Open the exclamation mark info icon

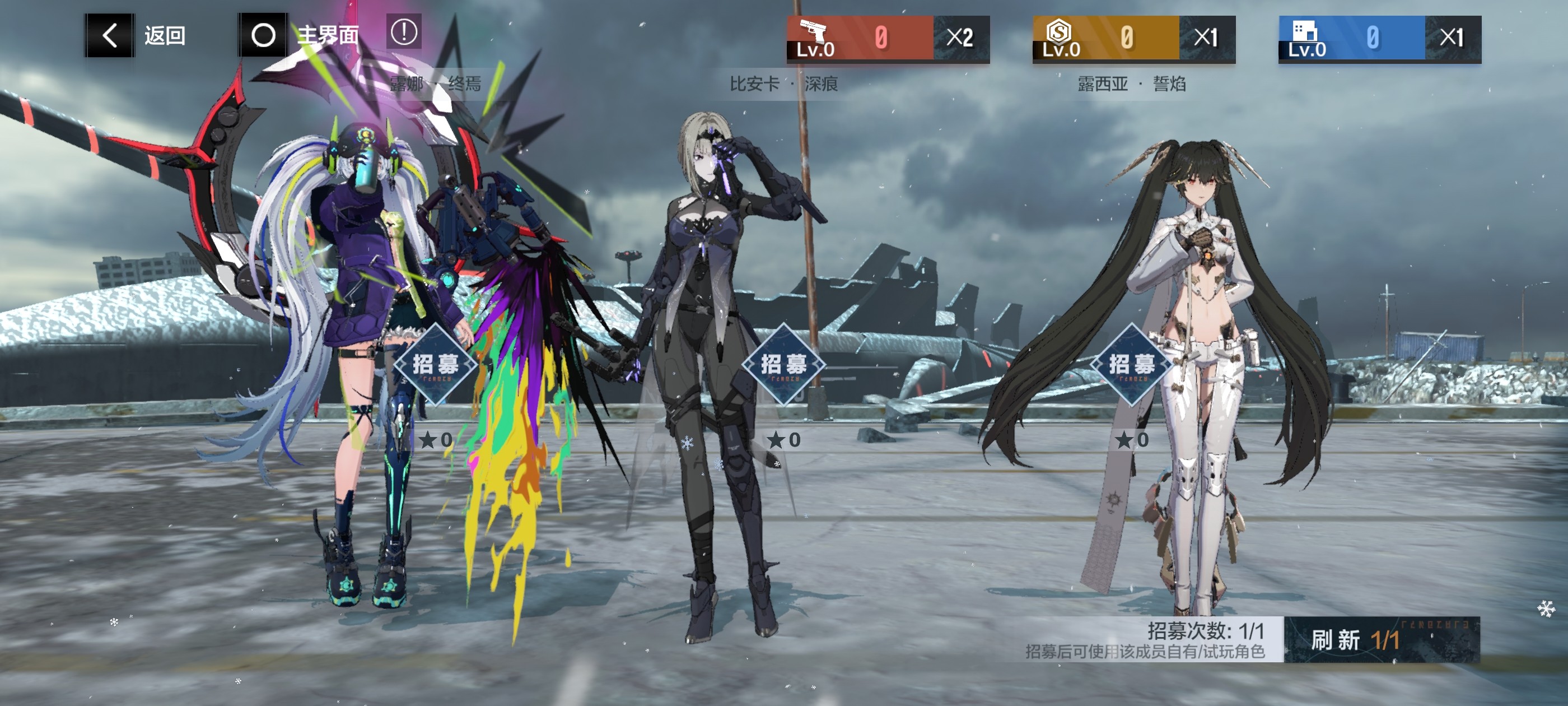coord(404,32)
